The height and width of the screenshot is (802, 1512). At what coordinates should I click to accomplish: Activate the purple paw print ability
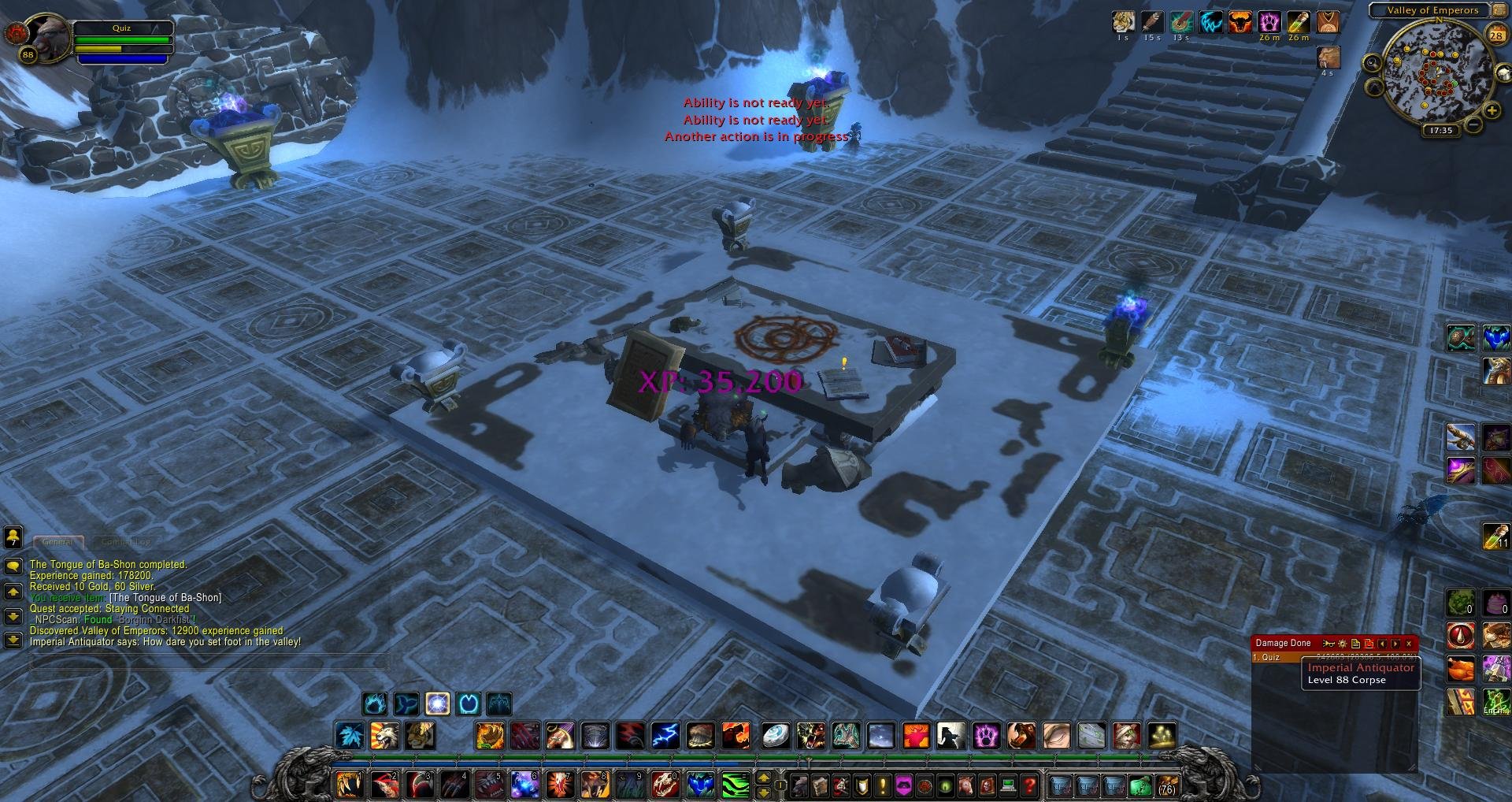985,736
